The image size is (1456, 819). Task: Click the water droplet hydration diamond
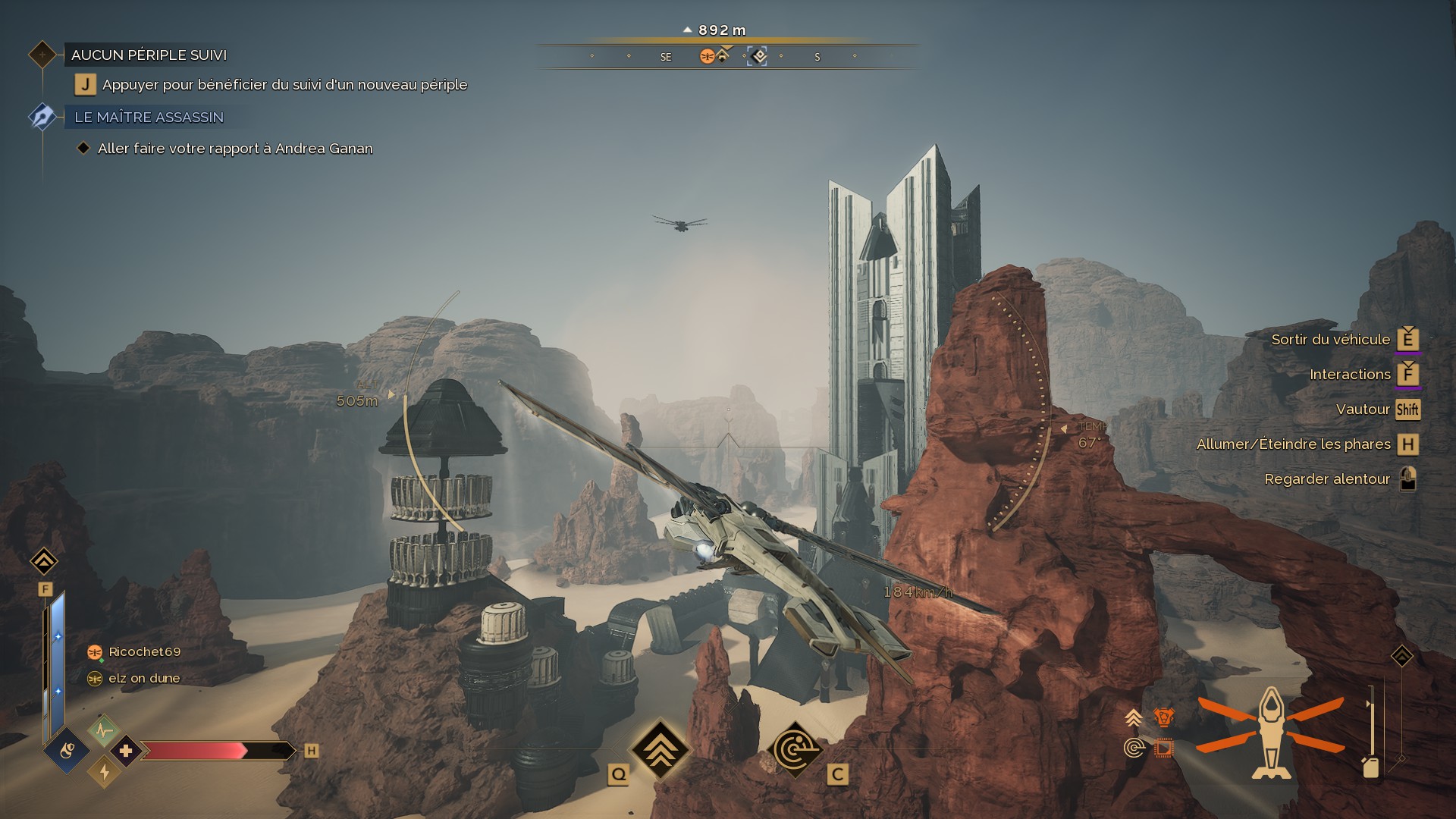click(67, 751)
